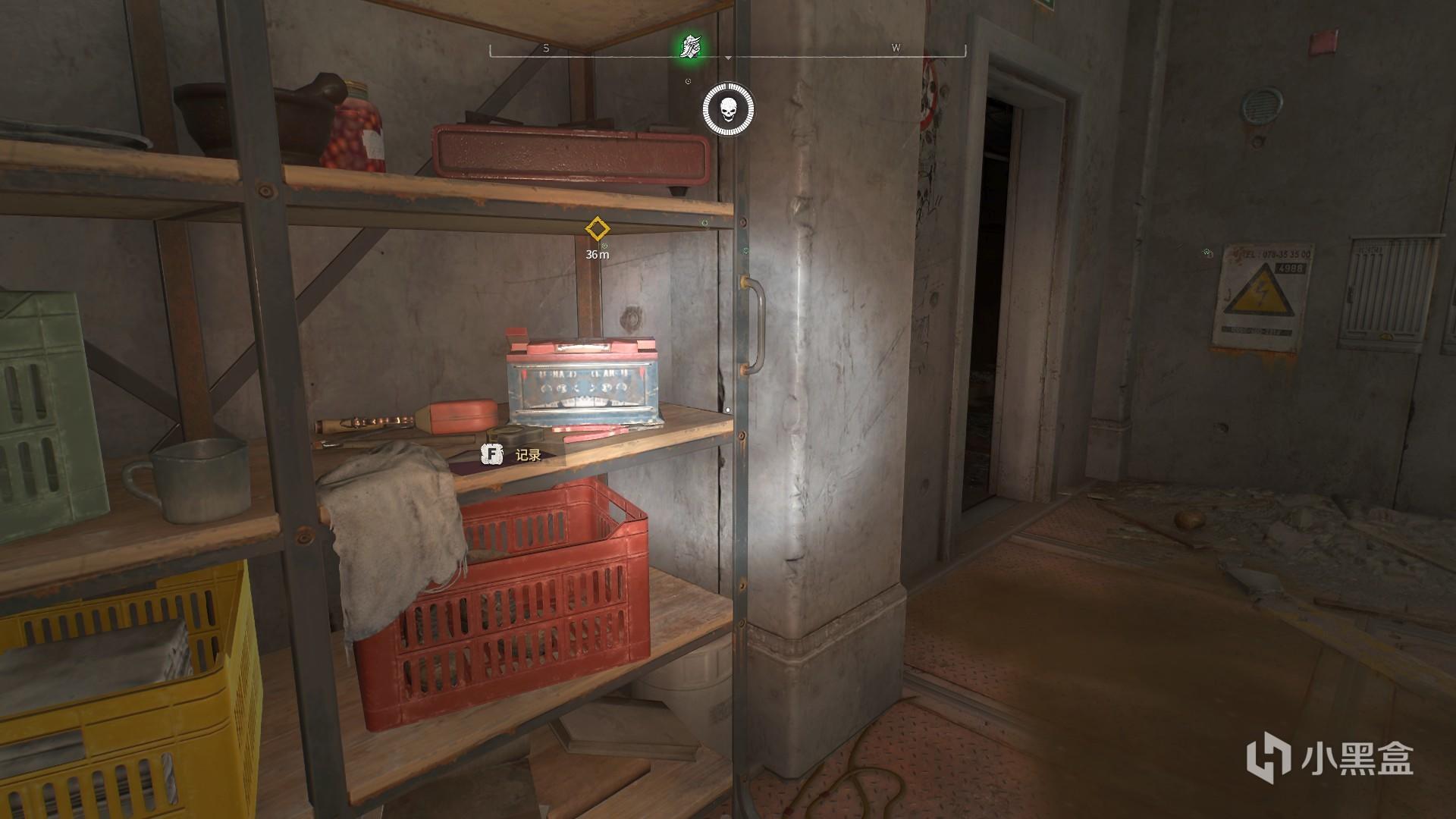Click the yellow diamond objective marker
Image resolution: width=1456 pixels, height=819 pixels.
[x=598, y=229]
